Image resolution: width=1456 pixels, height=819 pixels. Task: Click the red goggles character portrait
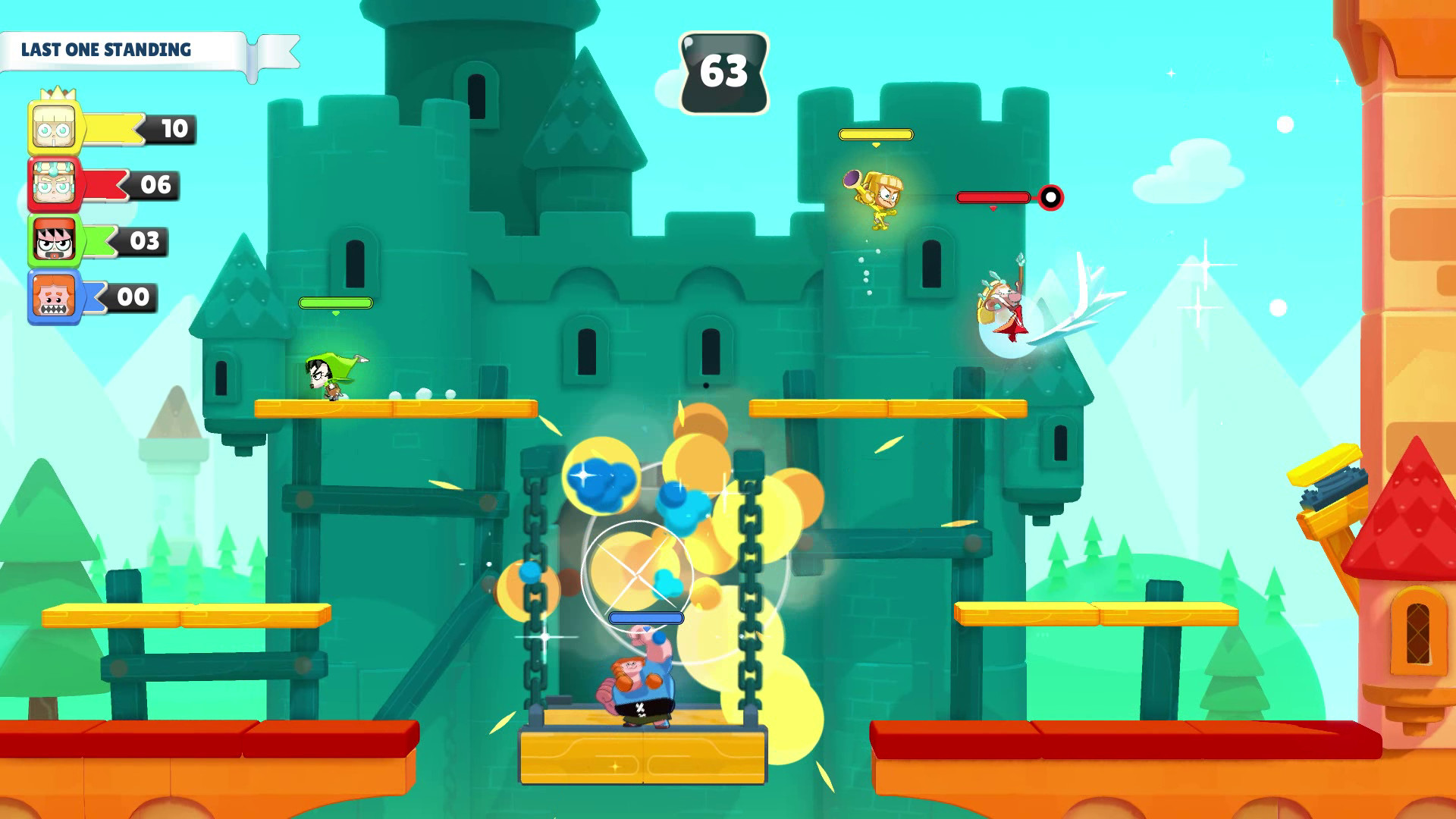[55, 183]
